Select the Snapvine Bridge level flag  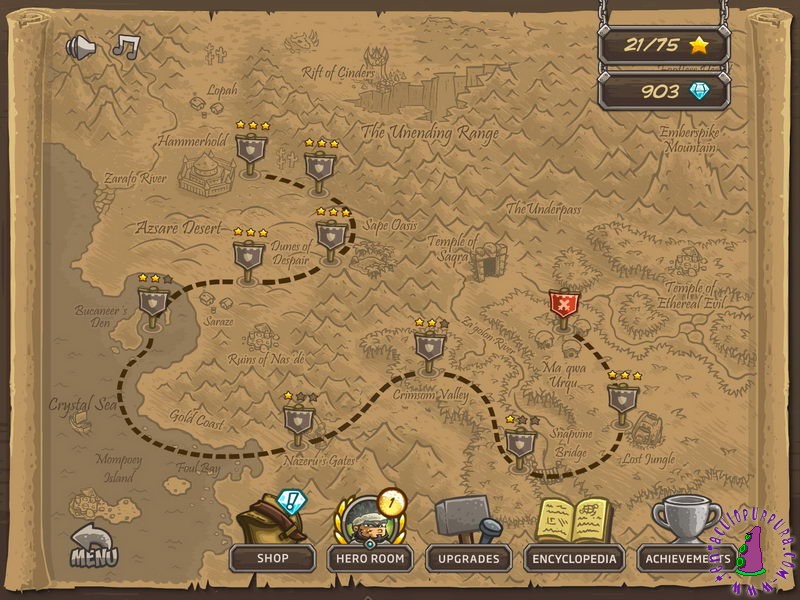(x=520, y=443)
